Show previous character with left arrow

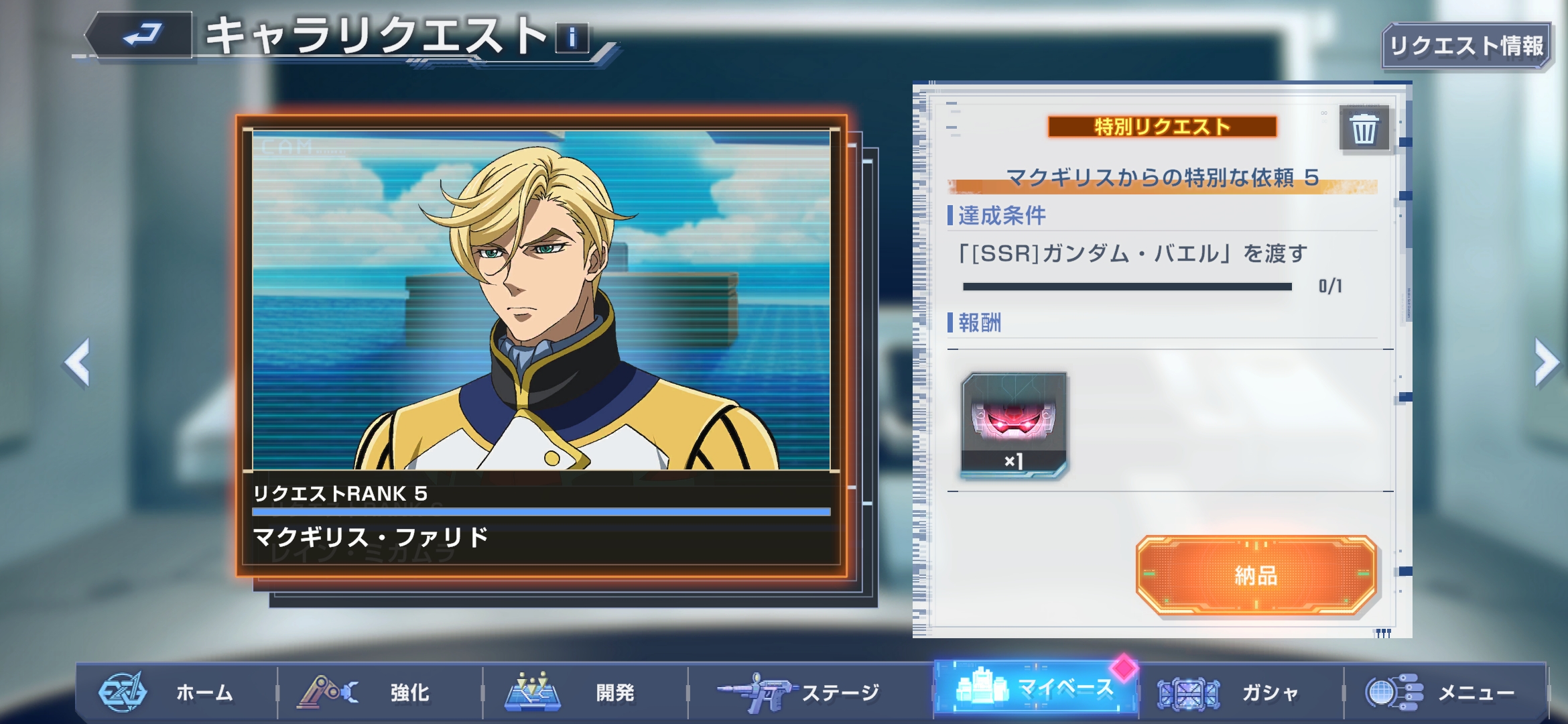(77, 362)
